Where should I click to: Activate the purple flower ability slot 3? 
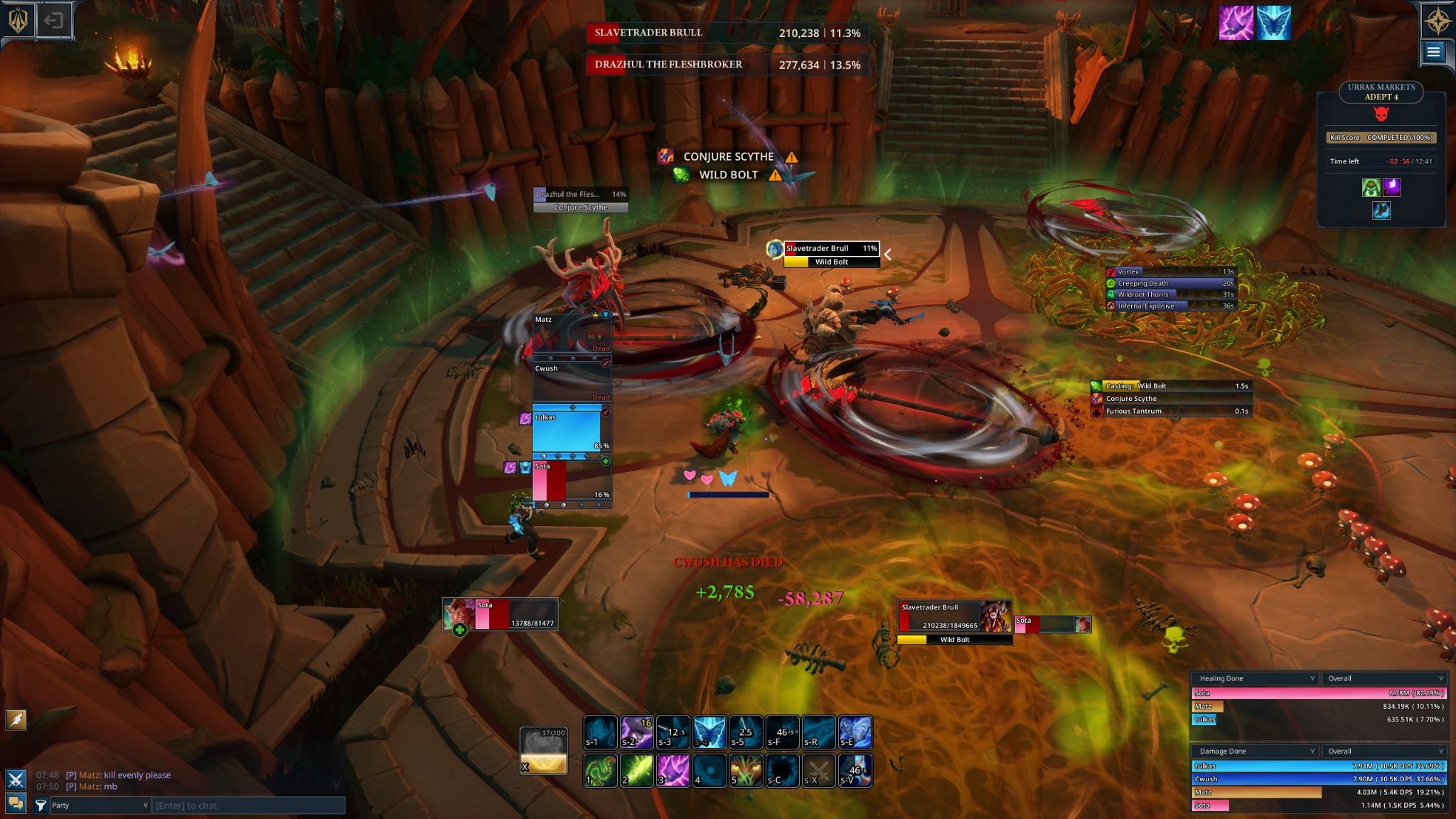(673, 771)
